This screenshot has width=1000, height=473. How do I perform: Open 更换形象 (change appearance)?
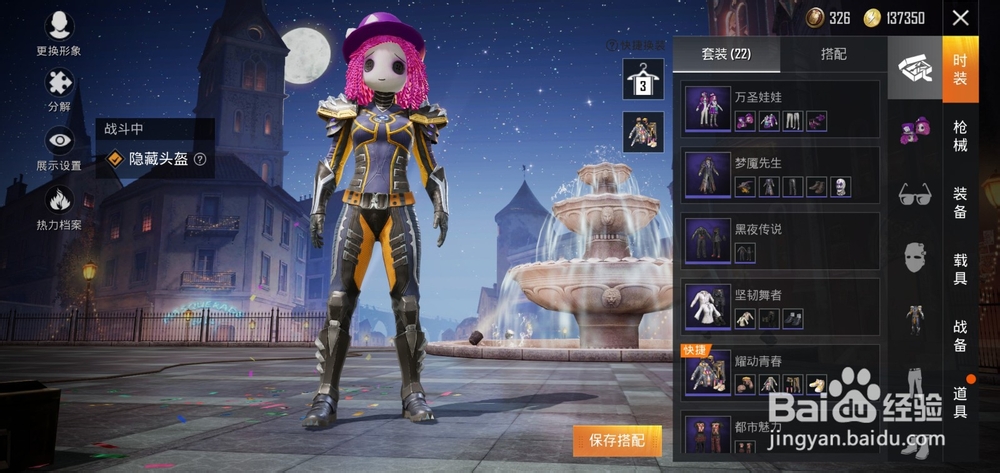59,33
